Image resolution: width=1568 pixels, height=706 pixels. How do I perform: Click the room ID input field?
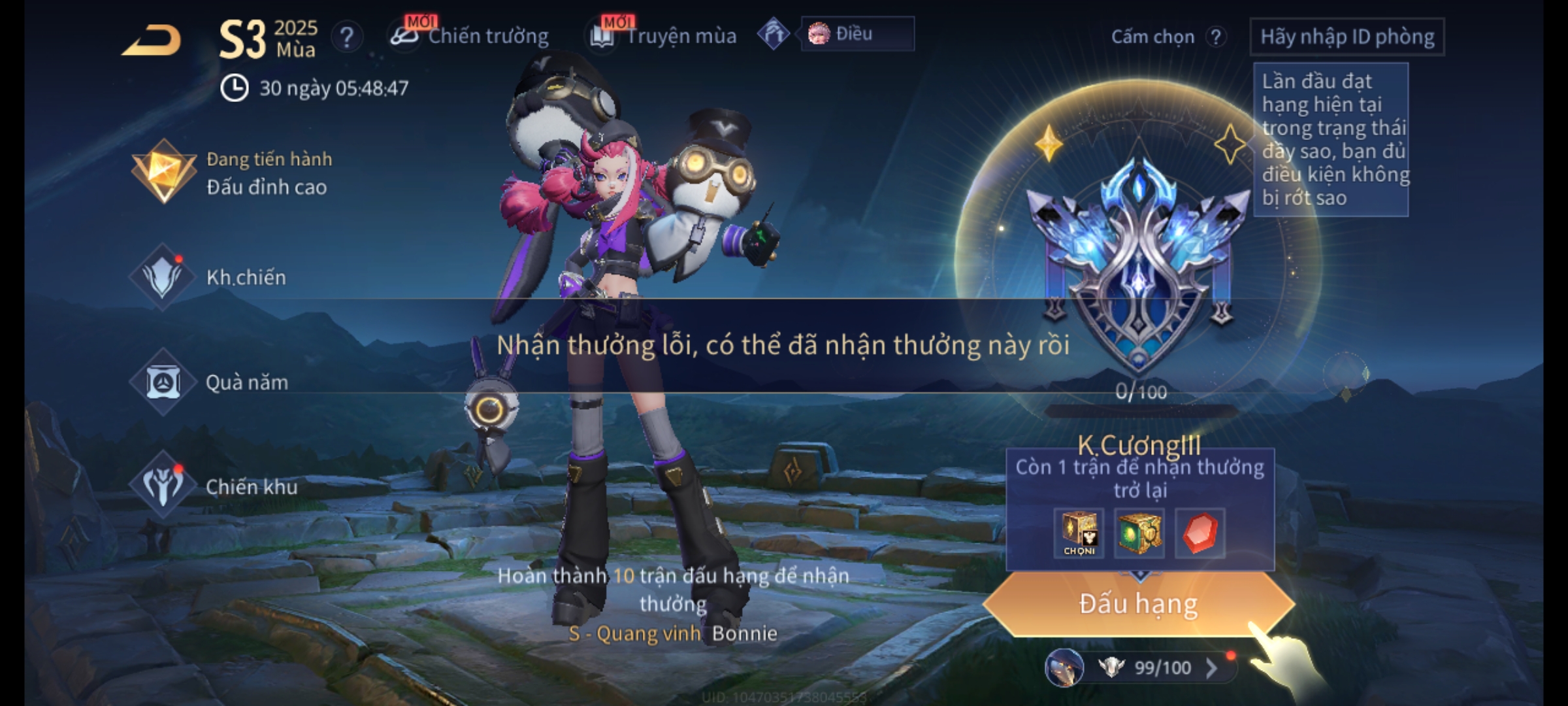coord(1347,37)
